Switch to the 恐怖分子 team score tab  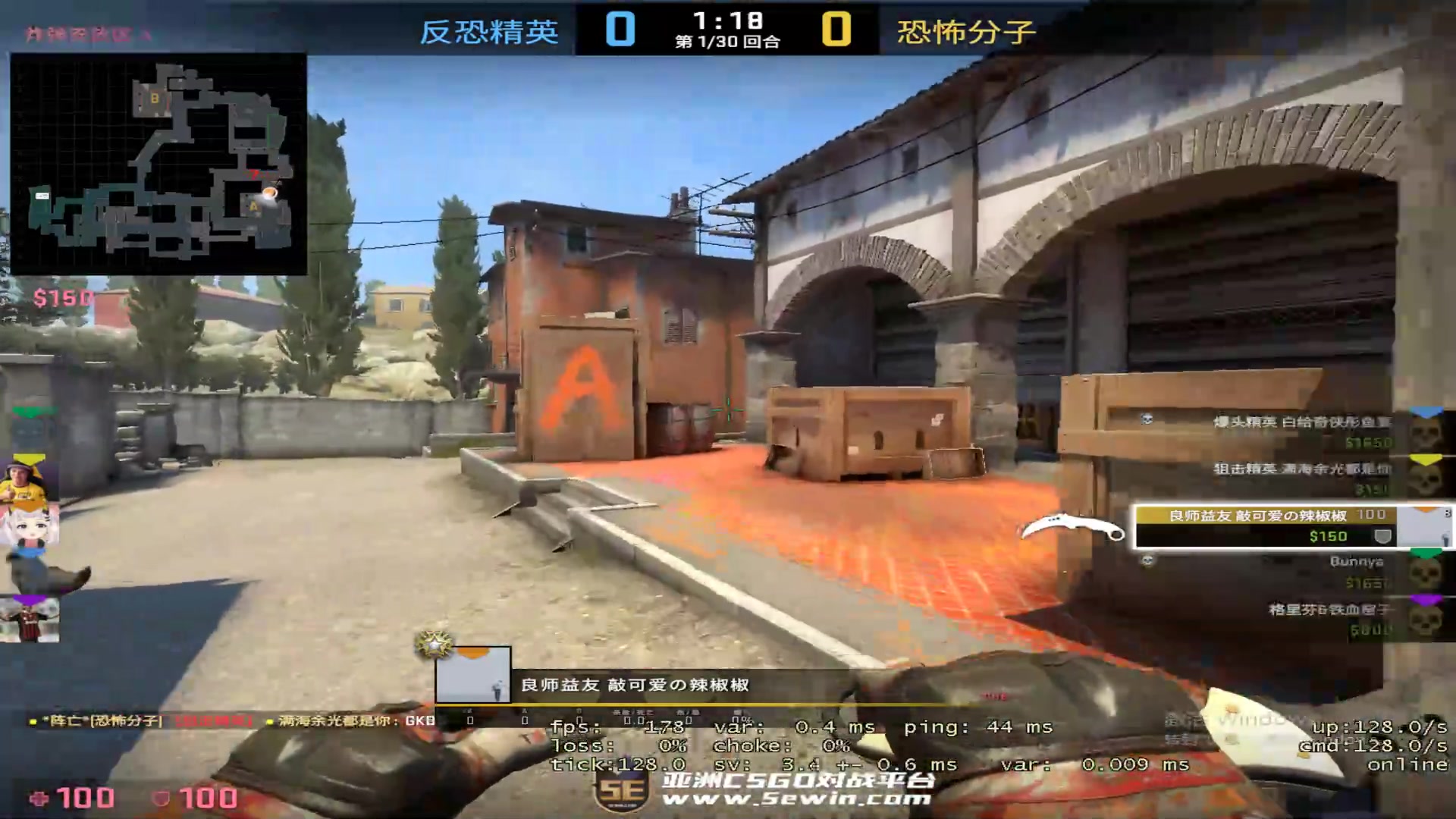click(965, 32)
